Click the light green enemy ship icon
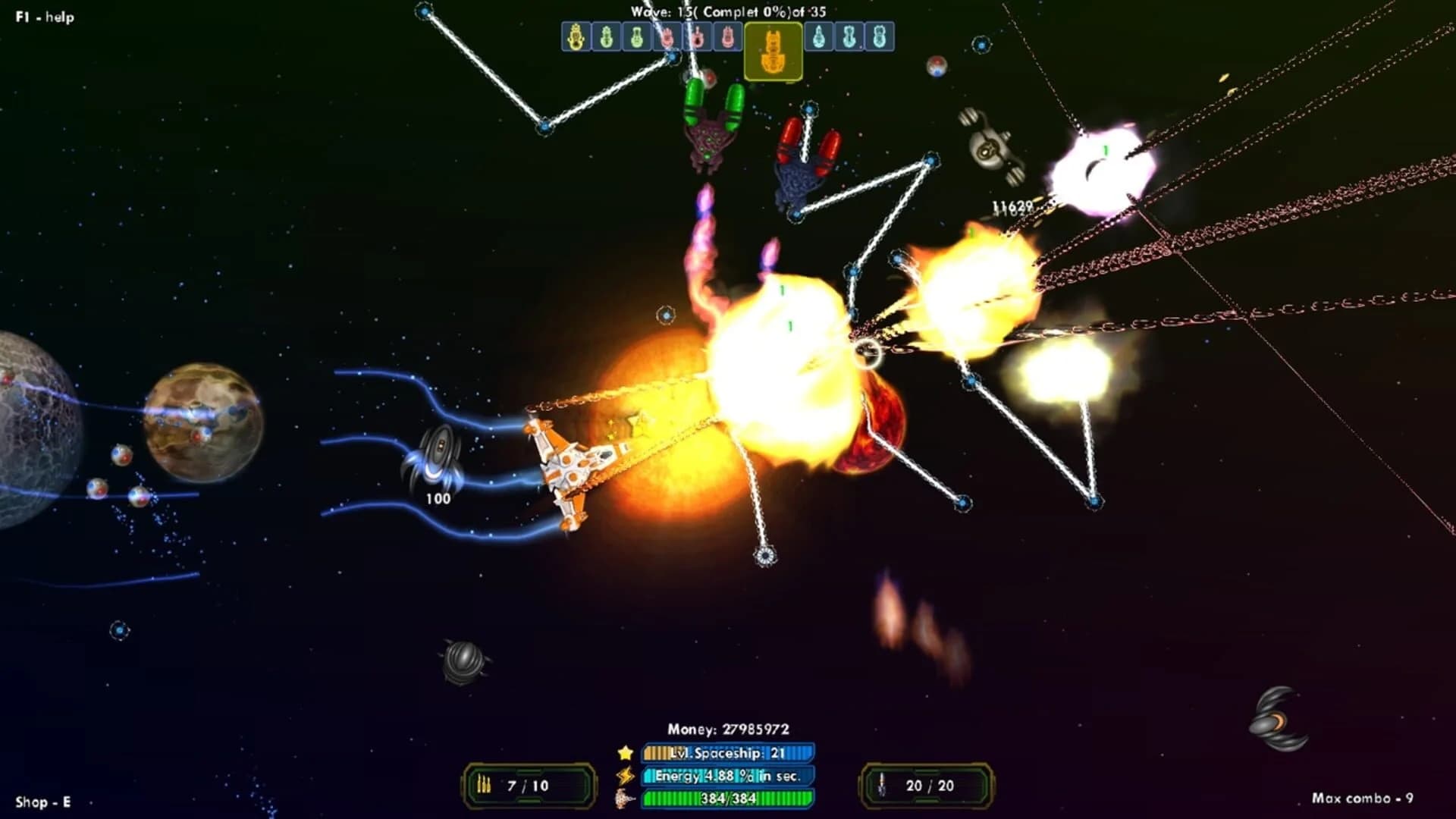The height and width of the screenshot is (819, 1456). [637, 36]
